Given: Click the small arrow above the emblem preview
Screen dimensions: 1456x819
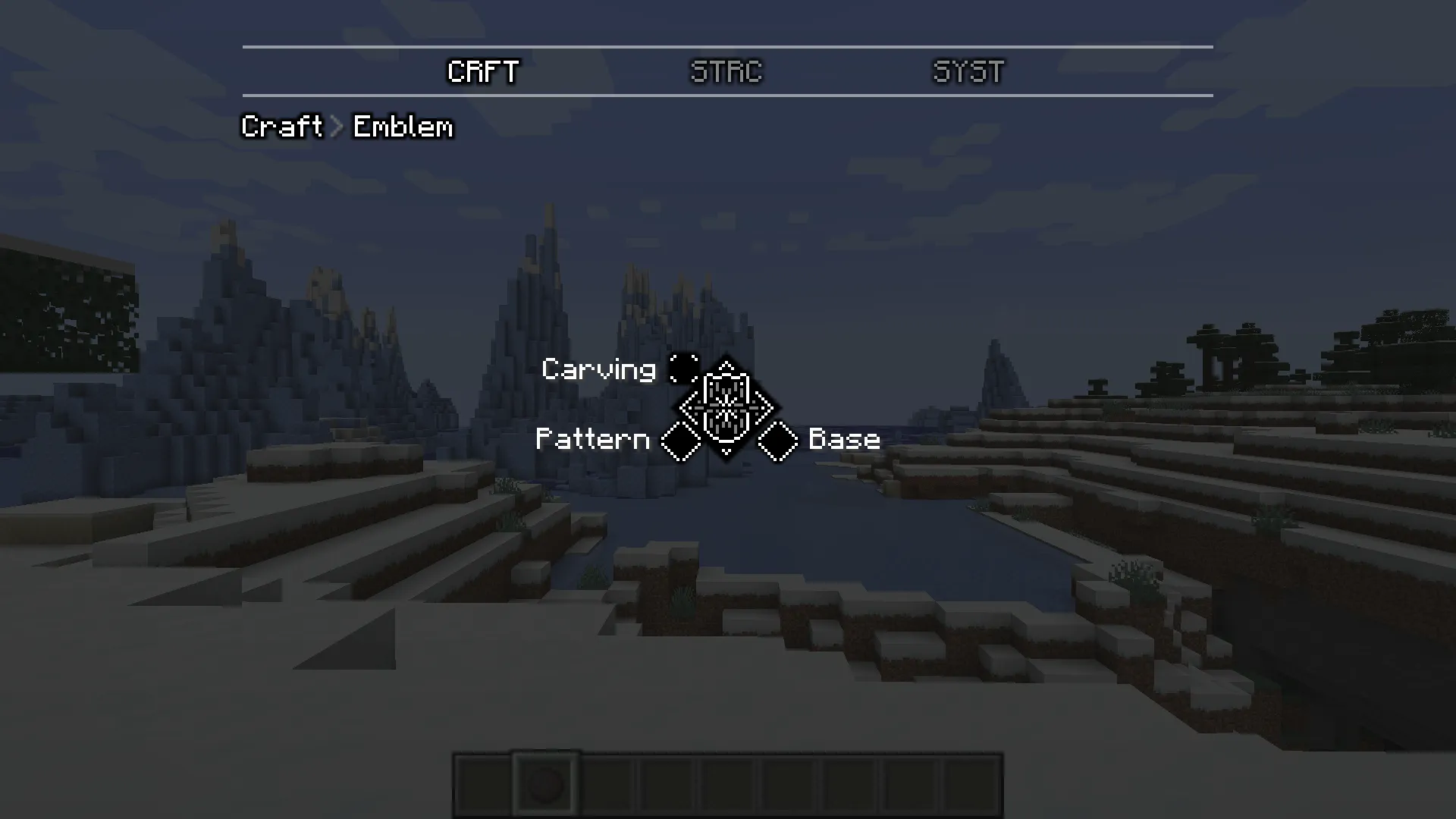Looking at the screenshot, I should [726, 366].
